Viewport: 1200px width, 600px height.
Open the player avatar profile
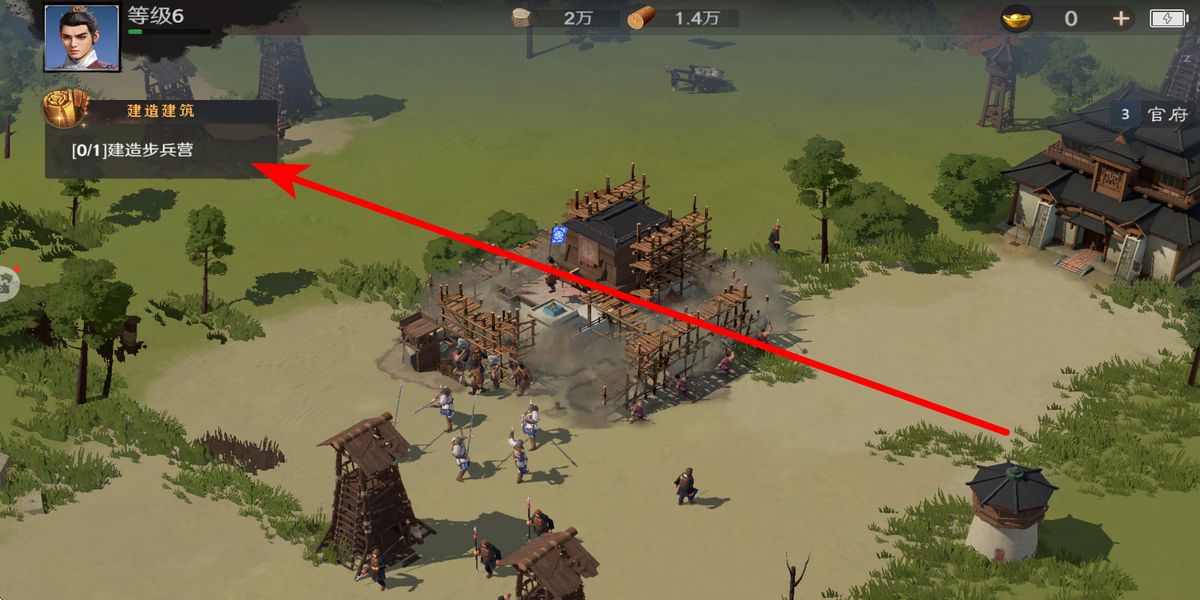[81, 38]
